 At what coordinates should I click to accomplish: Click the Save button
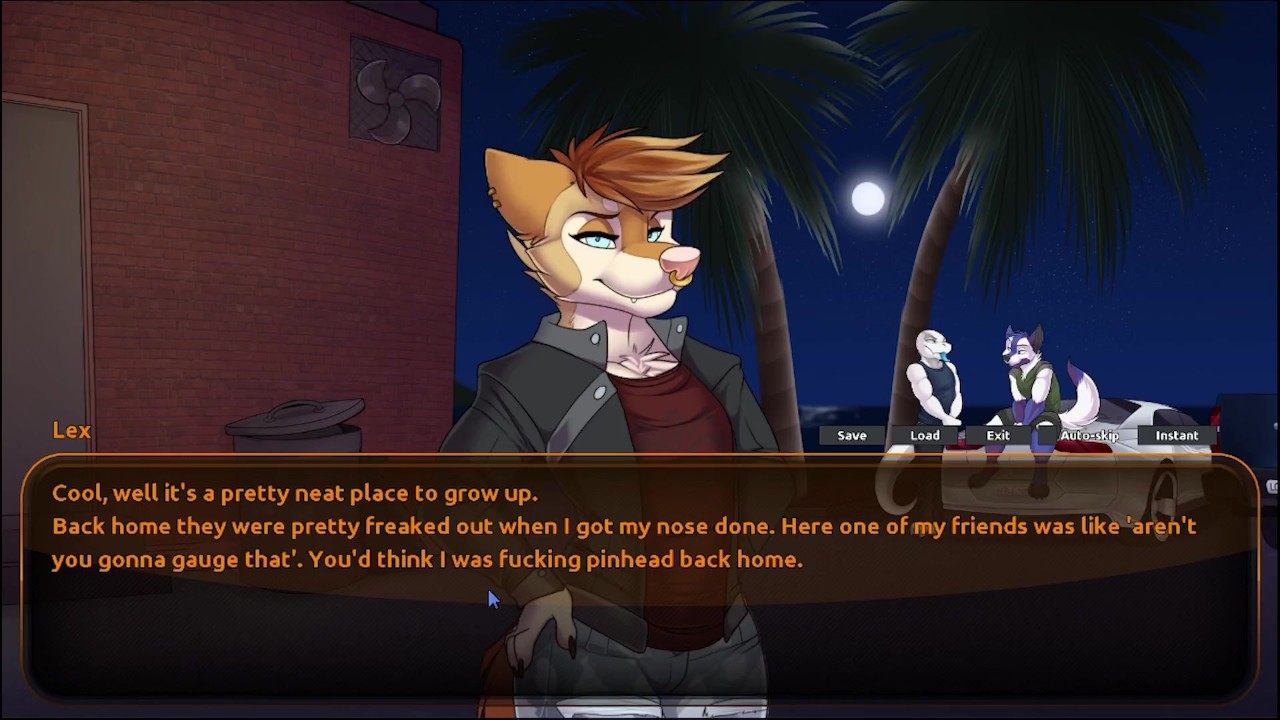pyautogui.click(x=852, y=435)
